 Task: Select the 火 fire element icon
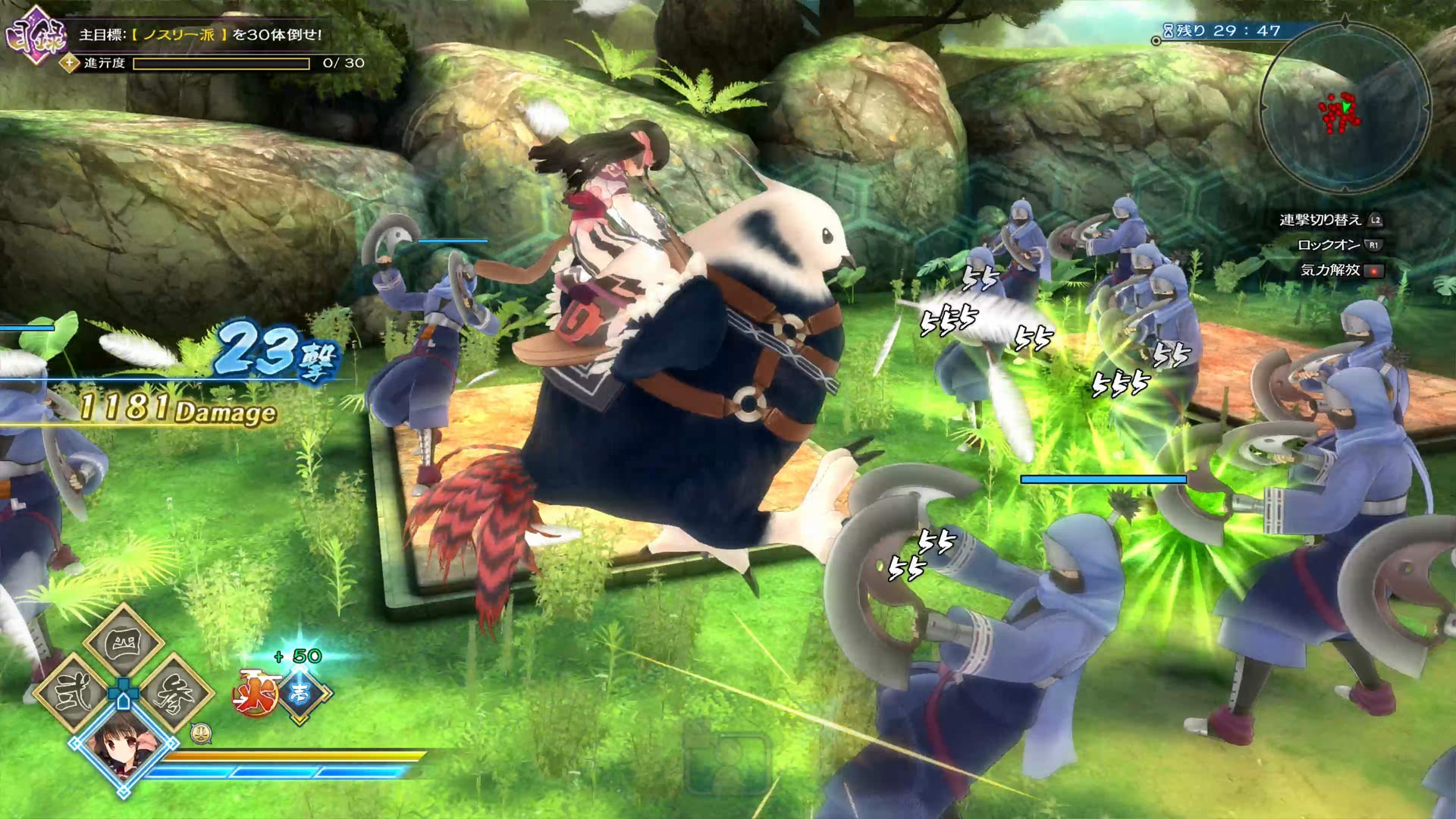click(x=255, y=694)
